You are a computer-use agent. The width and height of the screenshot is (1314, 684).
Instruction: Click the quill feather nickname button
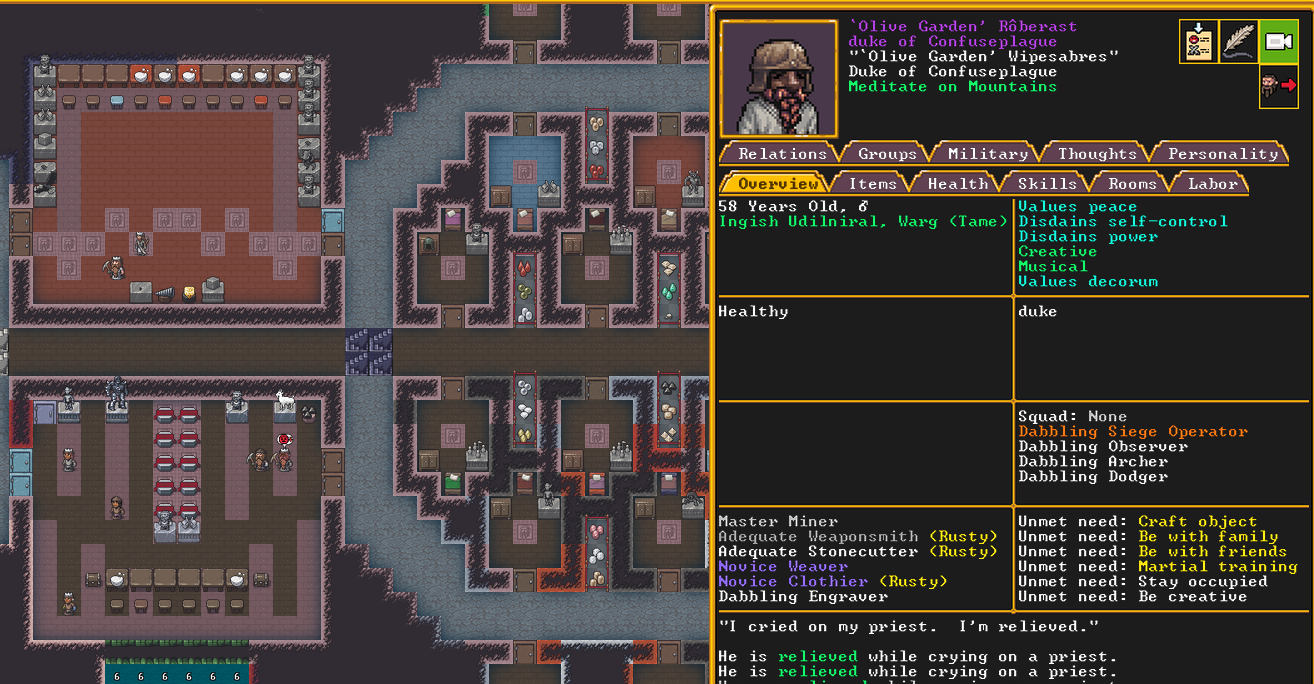pos(1238,42)
